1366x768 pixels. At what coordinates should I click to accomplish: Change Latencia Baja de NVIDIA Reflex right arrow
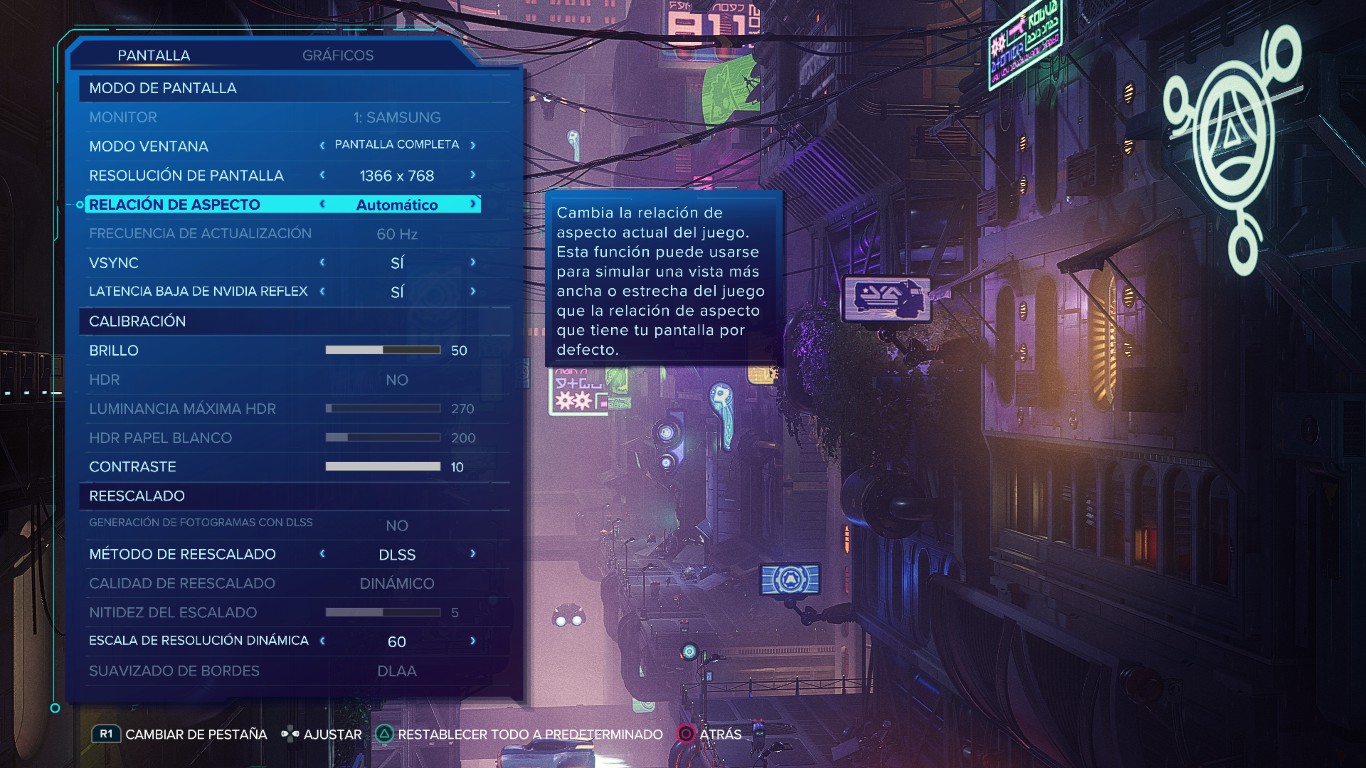coord(473,292)
